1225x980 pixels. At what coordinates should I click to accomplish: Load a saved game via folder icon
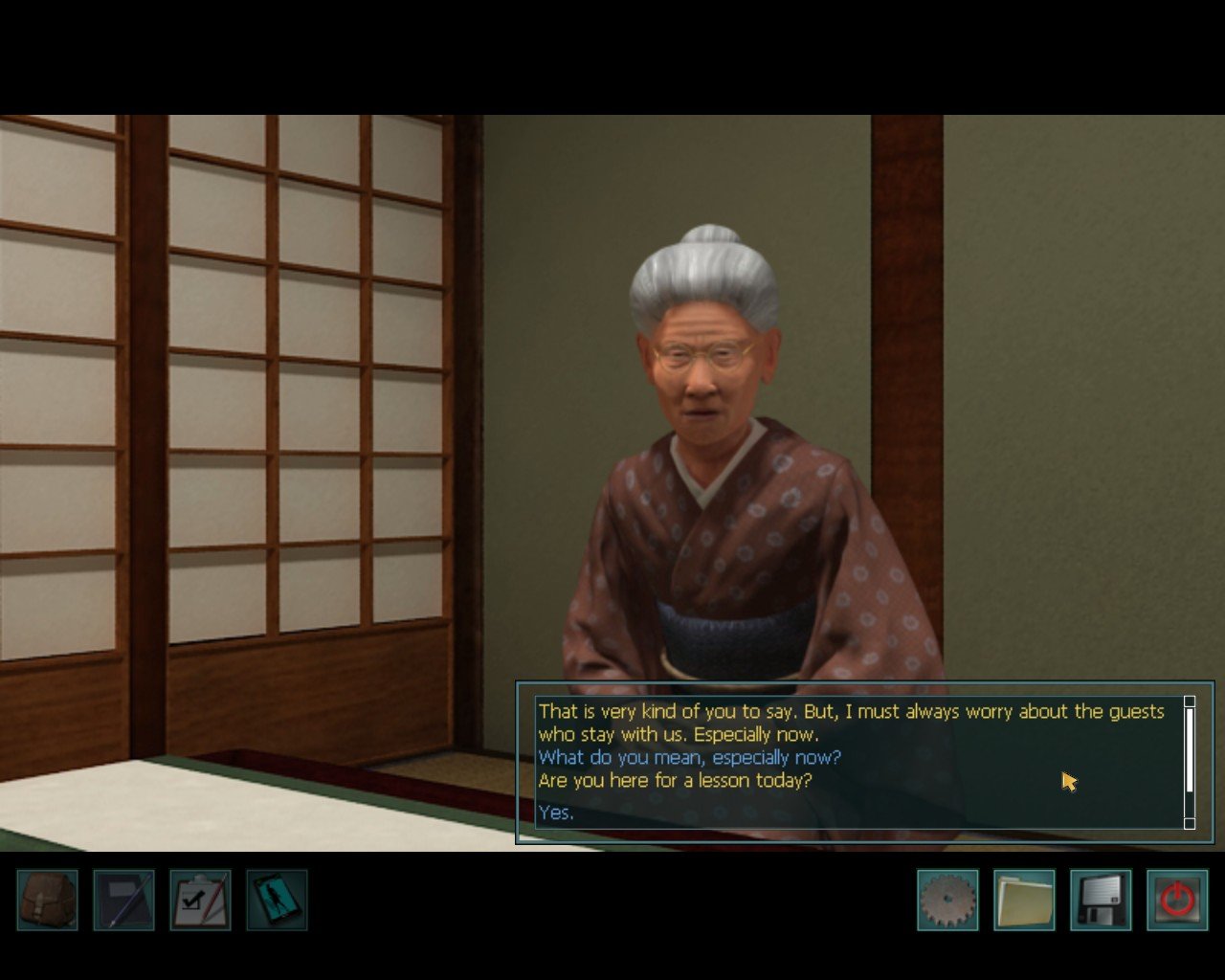tap(1024, 900)
